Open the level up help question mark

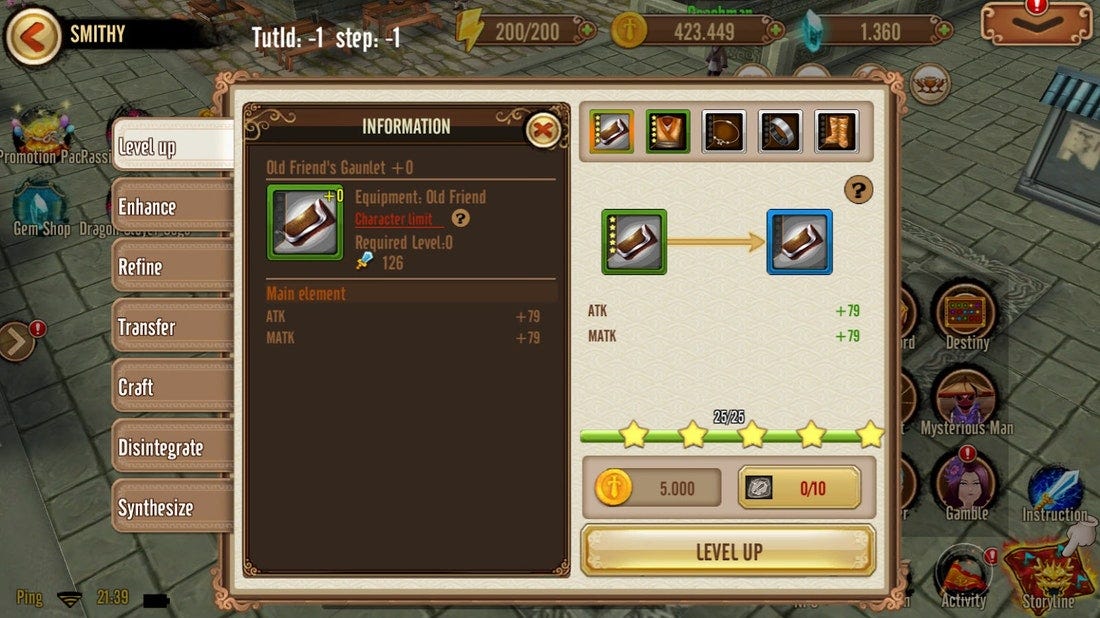coord(858,190)
